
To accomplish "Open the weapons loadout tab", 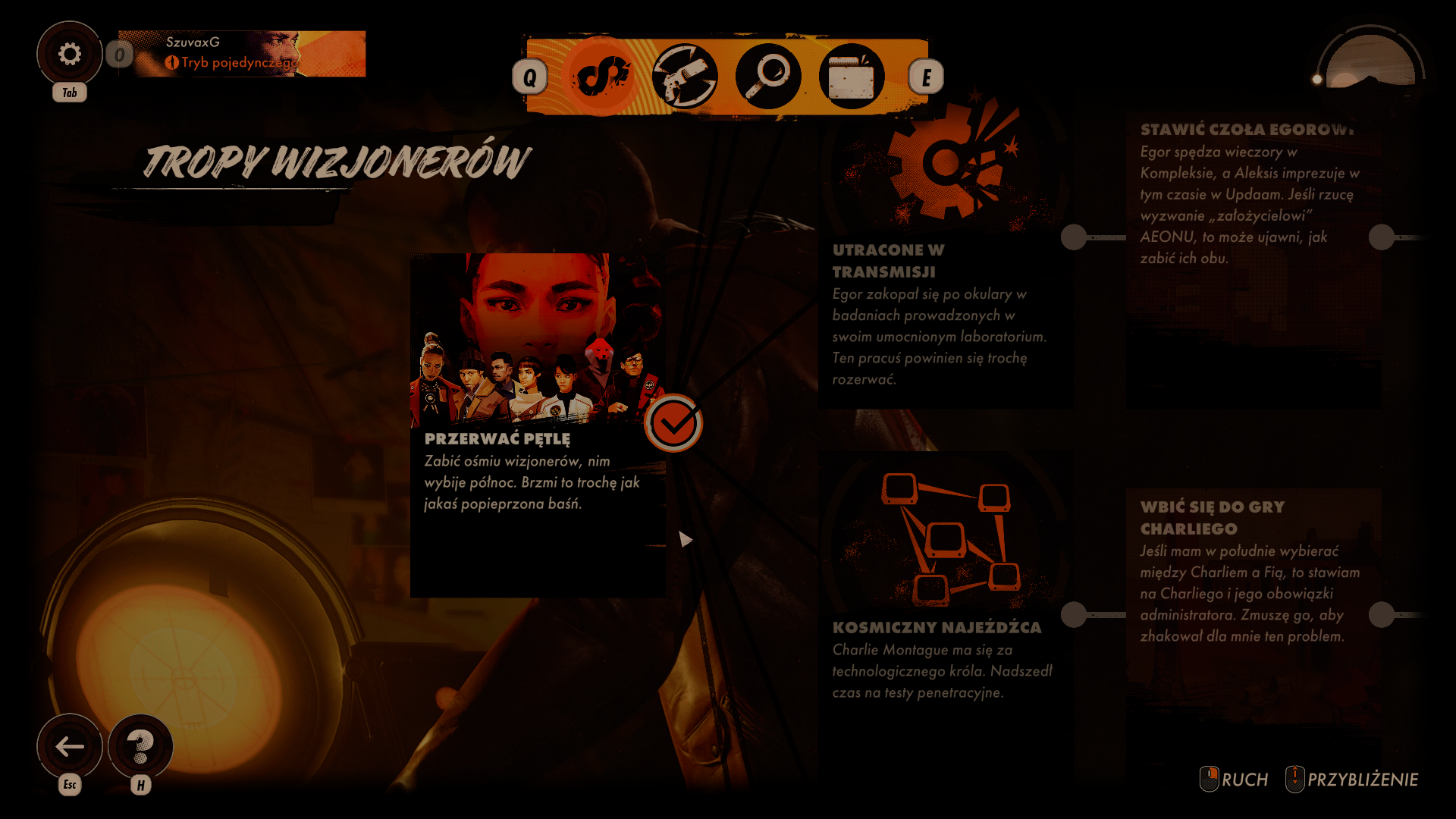I will coord(685,77).
